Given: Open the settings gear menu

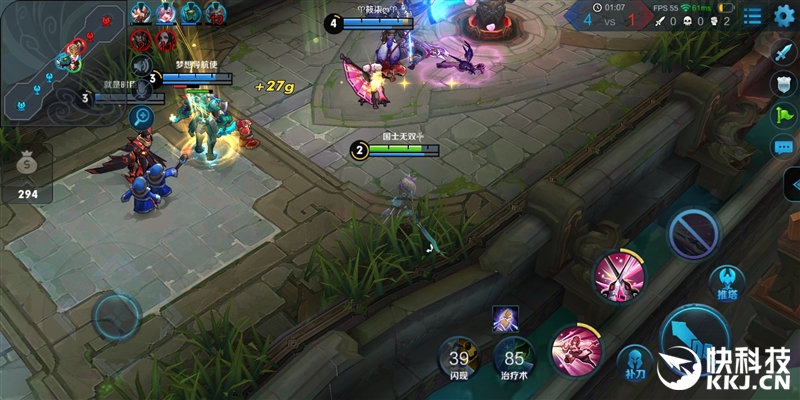Looking at the screenshot, I should coord(784,15).
